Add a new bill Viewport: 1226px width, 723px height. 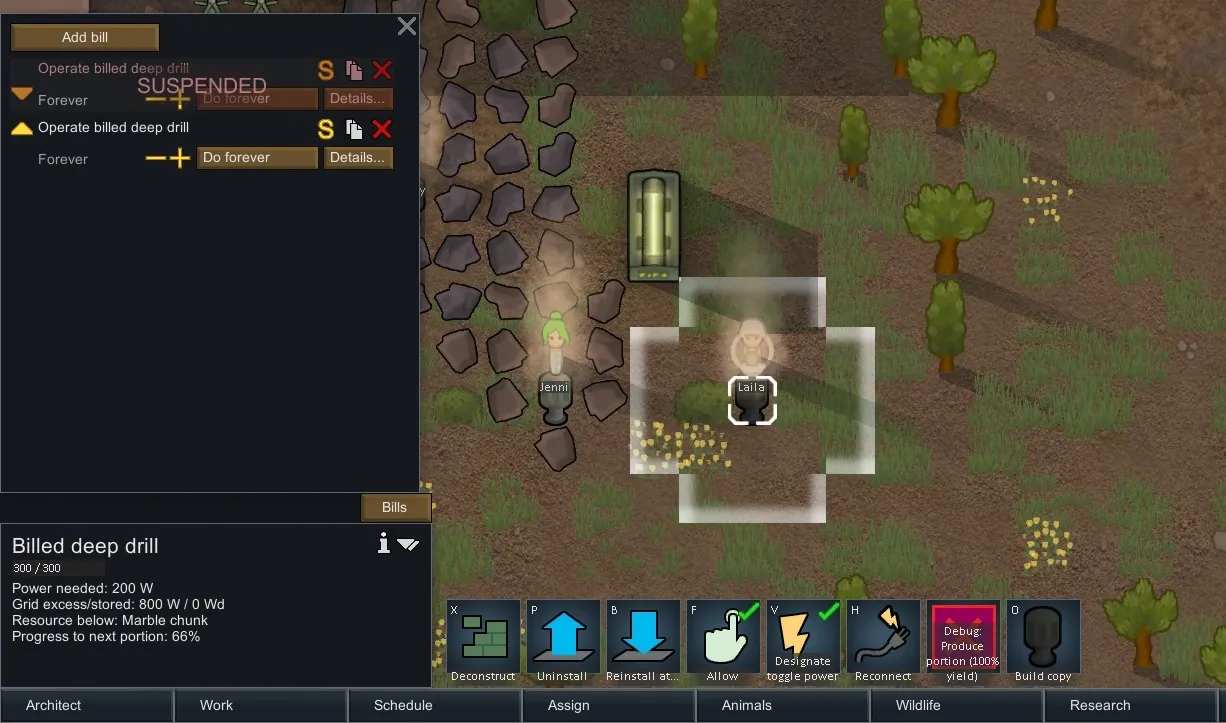tap(85, 38)
